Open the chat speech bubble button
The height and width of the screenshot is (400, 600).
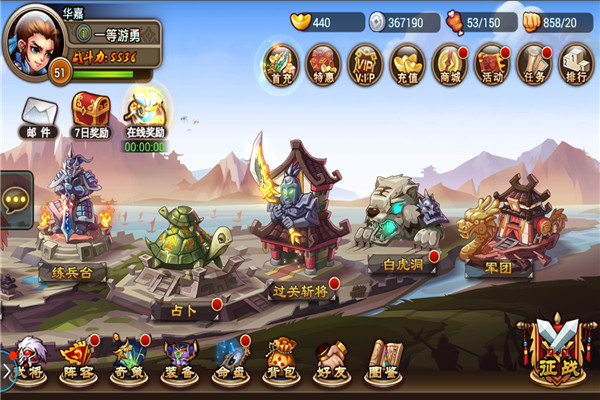[17, 201]
